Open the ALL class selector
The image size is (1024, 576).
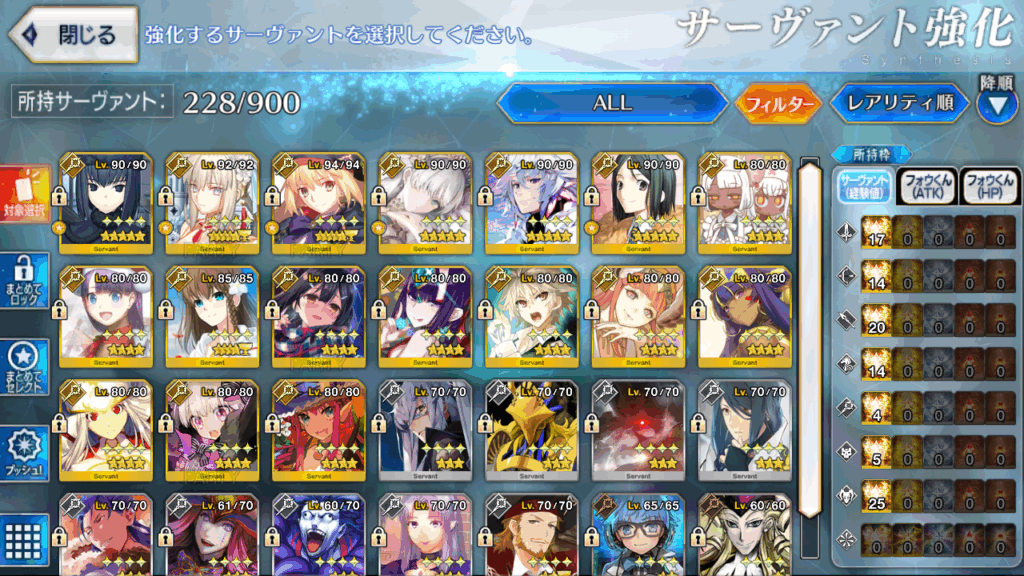point(612,103)
